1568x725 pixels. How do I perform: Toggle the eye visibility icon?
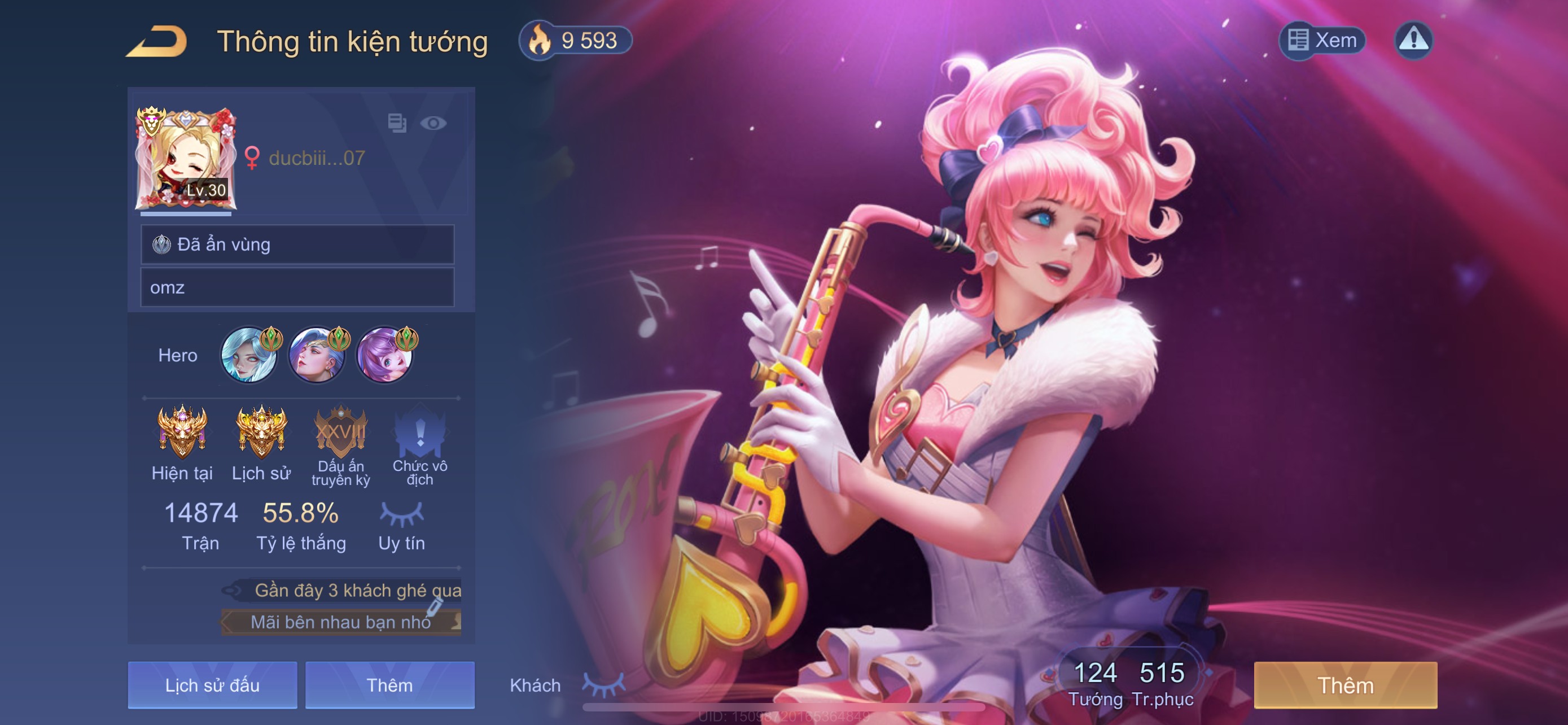click(x=433, y=123)
